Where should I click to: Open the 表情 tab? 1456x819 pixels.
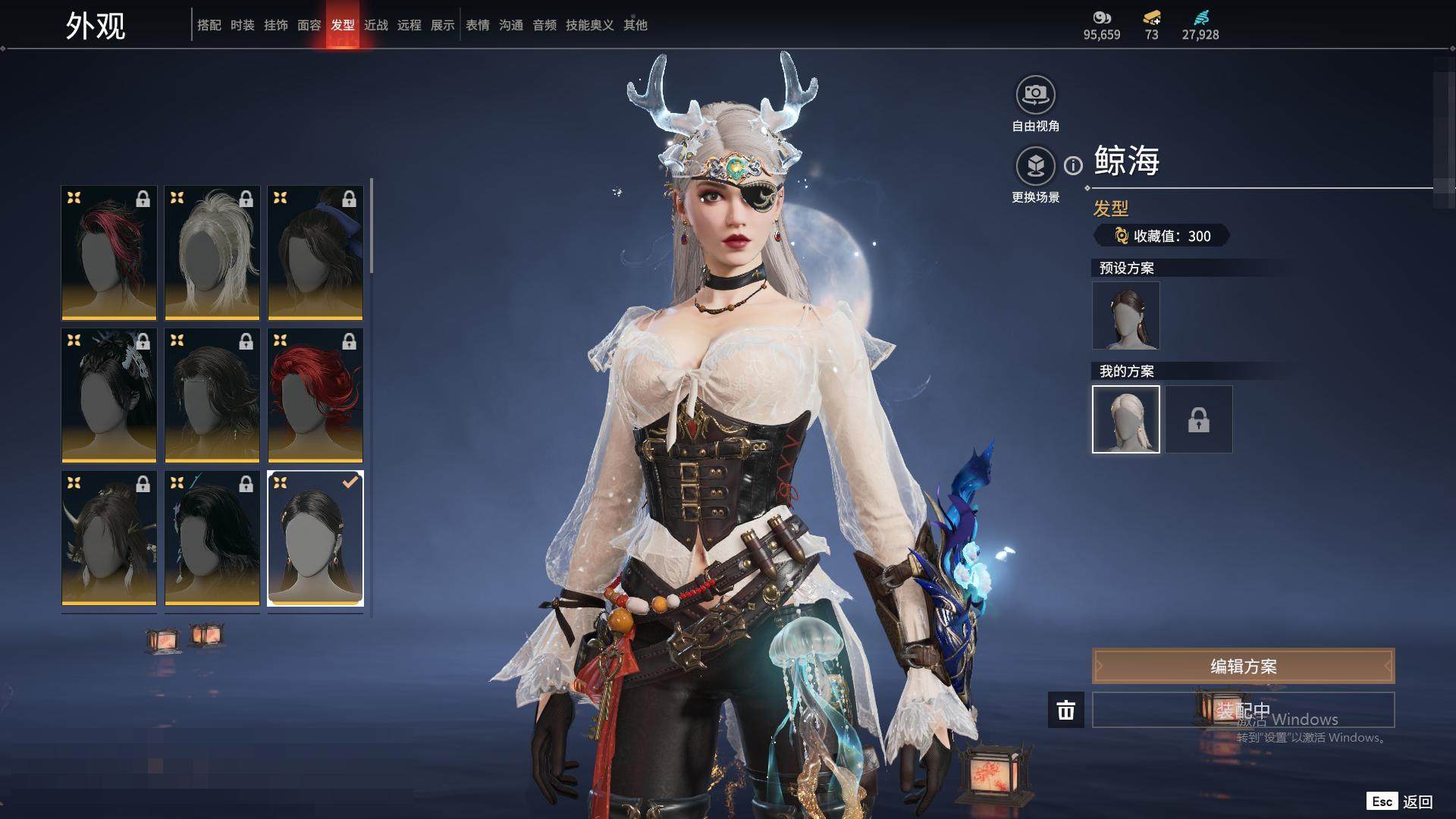478,25
